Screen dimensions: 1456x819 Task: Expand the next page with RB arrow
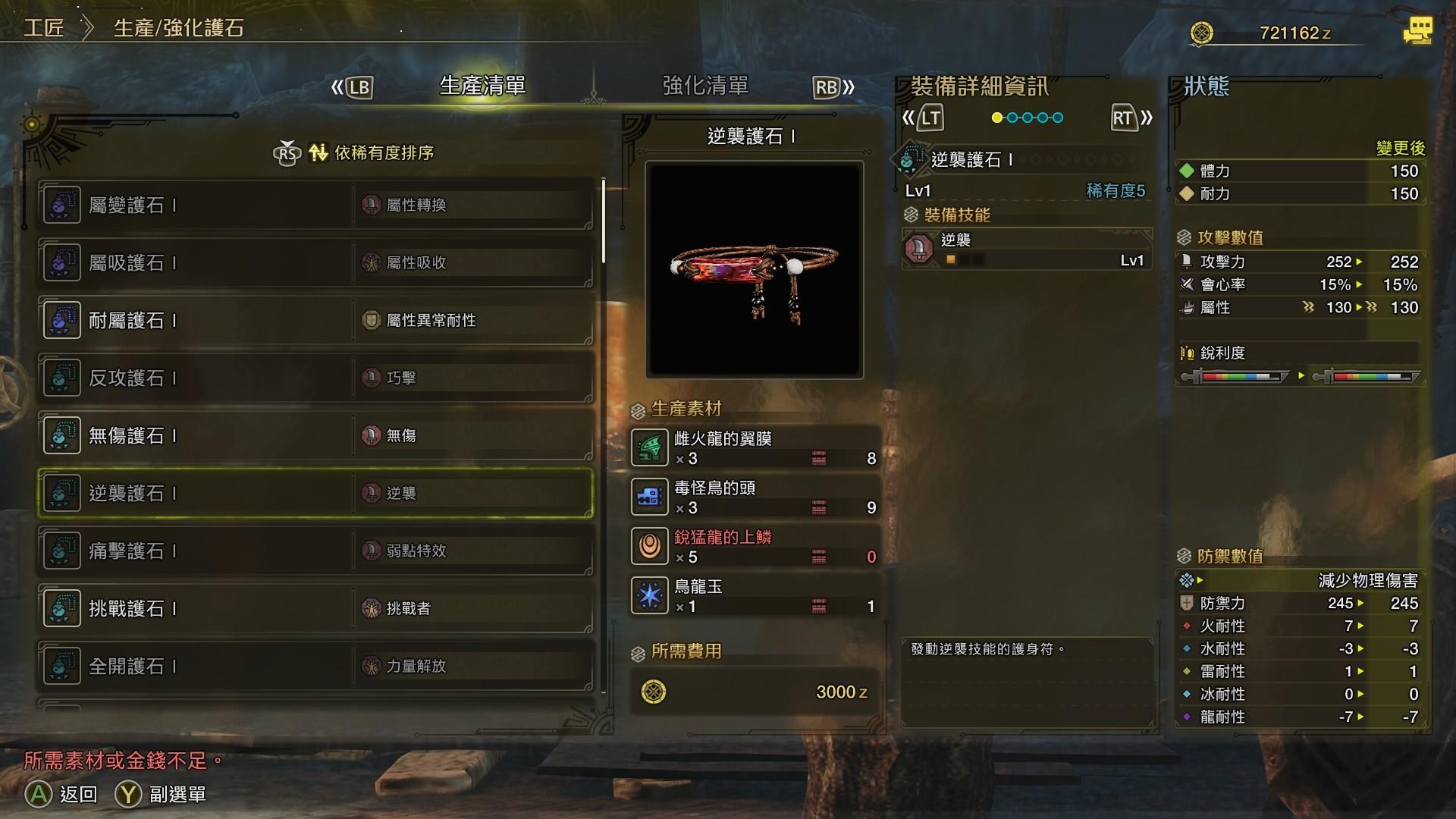[830, 86]
